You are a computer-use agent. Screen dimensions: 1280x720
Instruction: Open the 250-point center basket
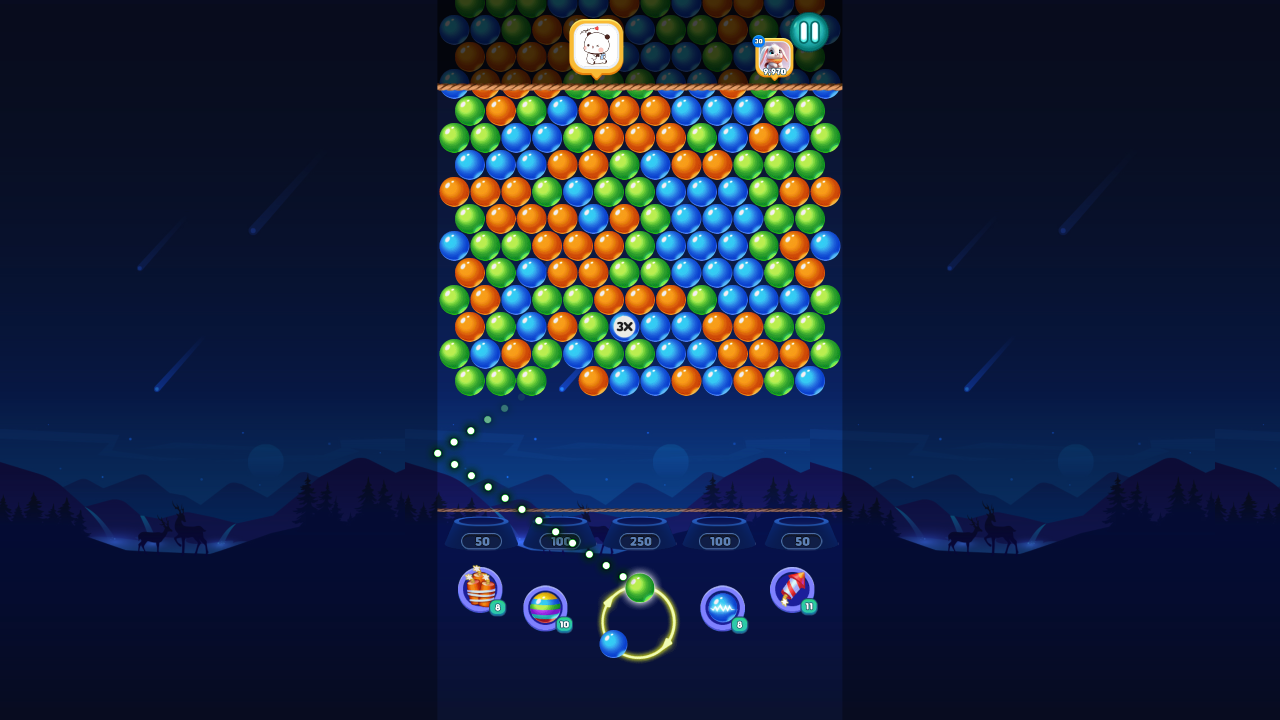[x=639, y=540]
